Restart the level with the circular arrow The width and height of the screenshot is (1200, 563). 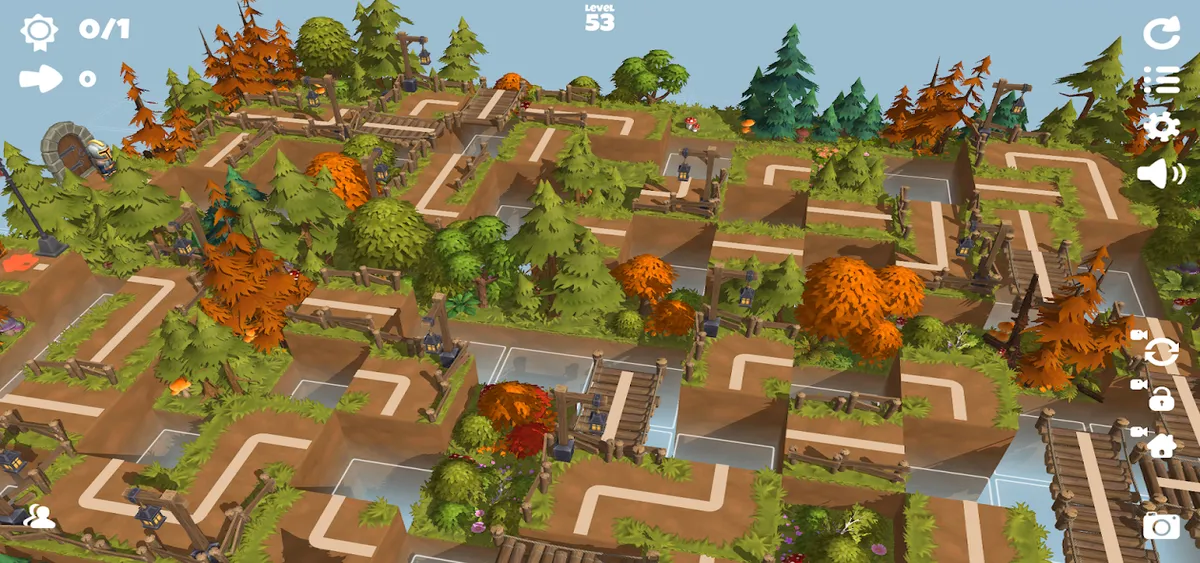1161,33
